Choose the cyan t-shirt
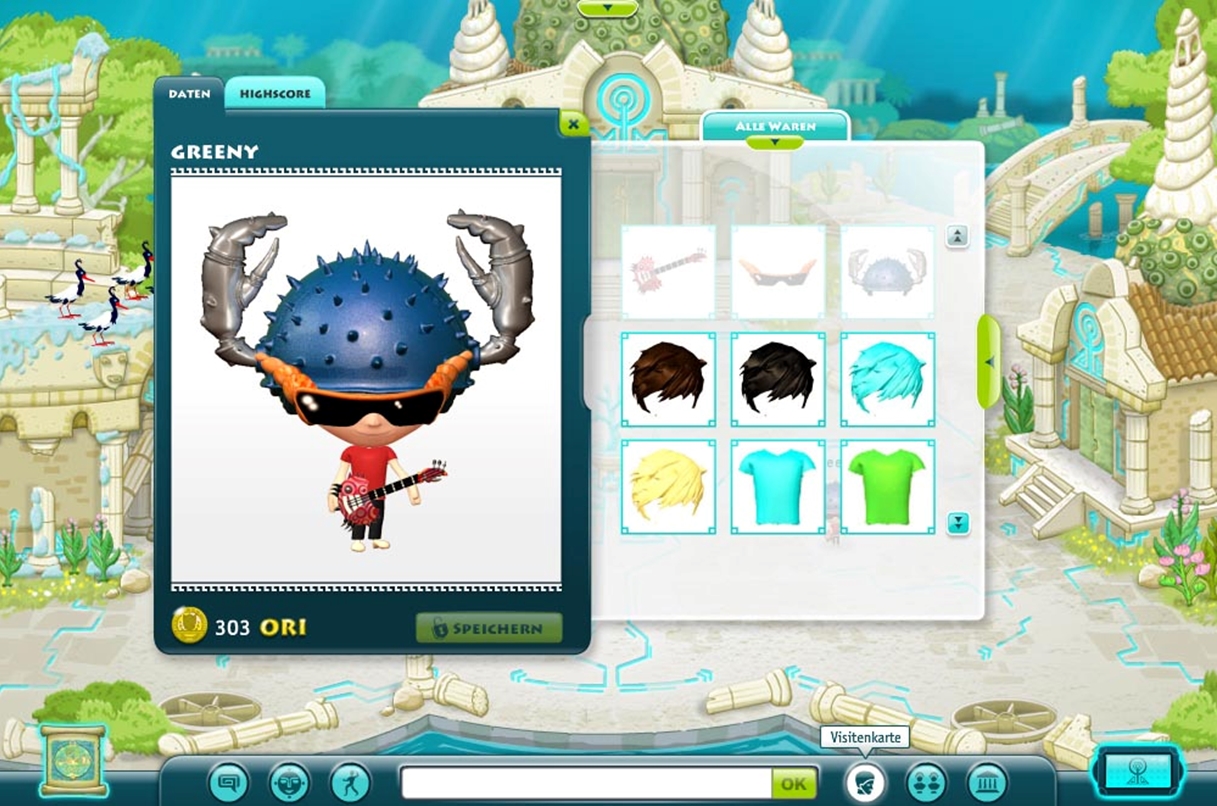Screen dimensions: 1217x806 click(x=778, y=487)
